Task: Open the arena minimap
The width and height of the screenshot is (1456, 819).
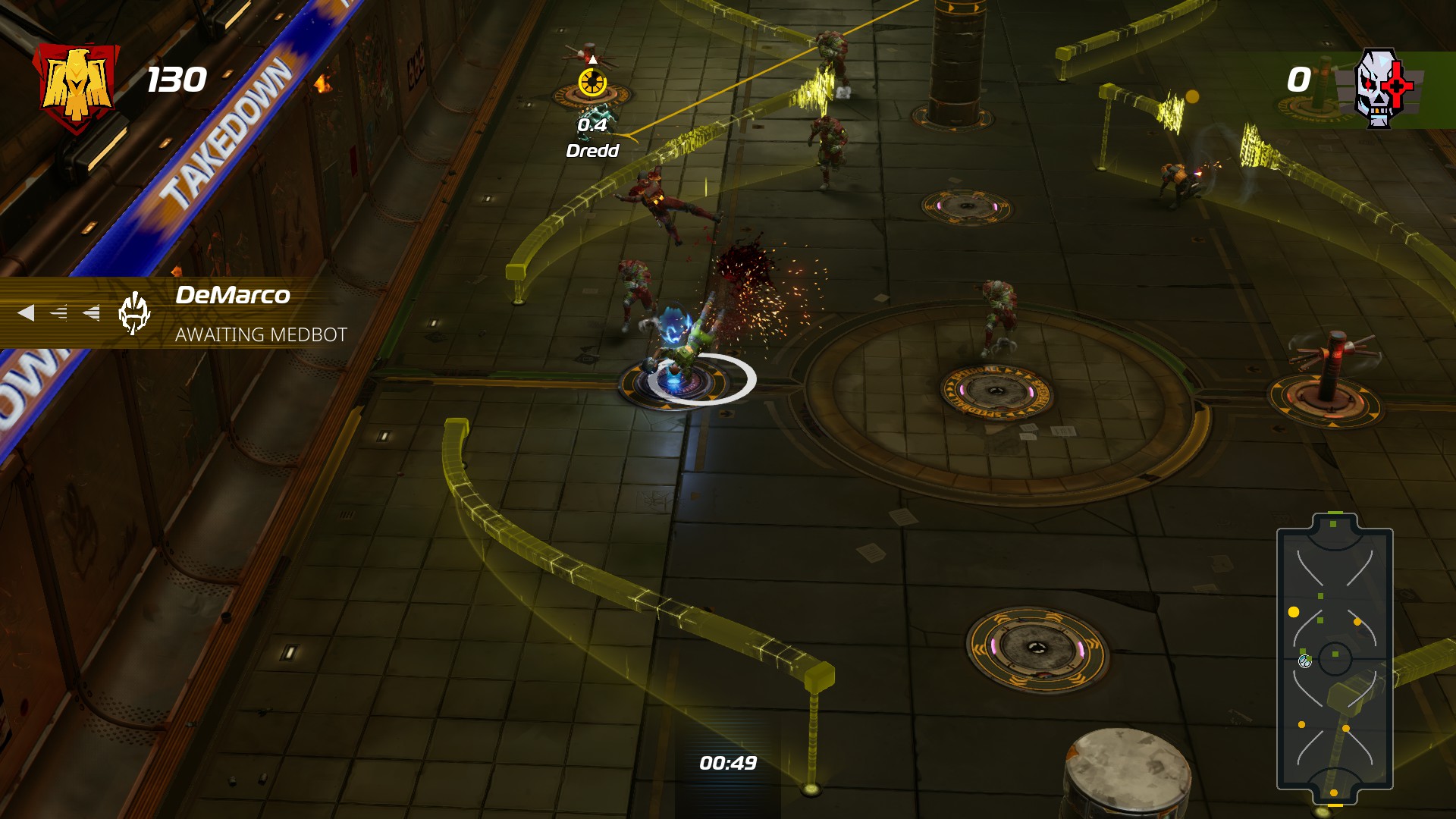Action: [x=1335, y=658]
